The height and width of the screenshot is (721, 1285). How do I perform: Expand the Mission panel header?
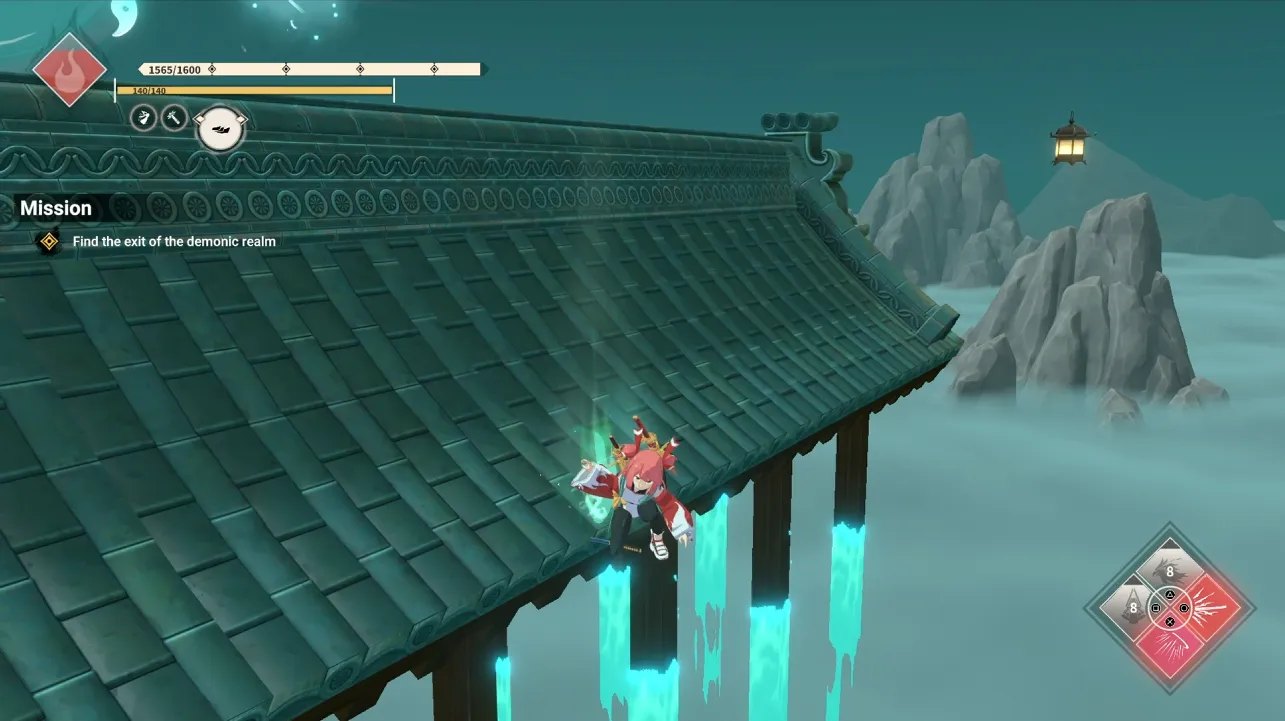point(56,208)
